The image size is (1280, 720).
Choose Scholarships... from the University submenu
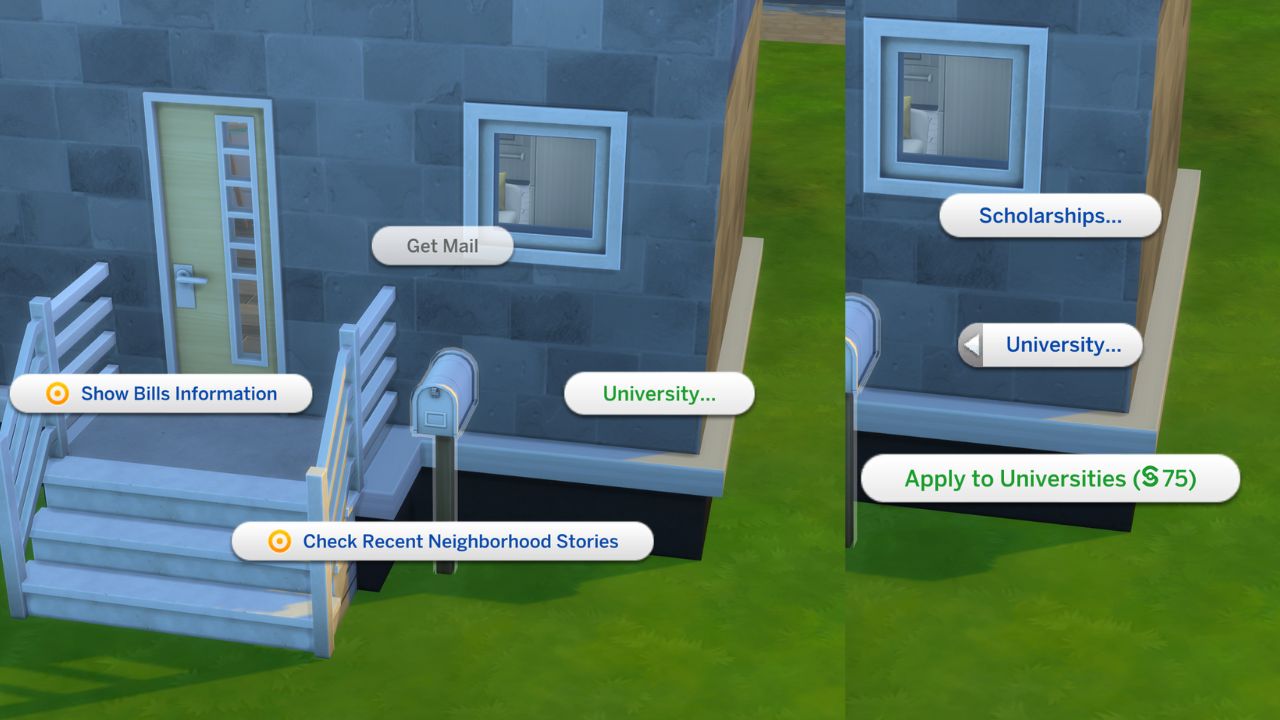(x=1049, y=215)
